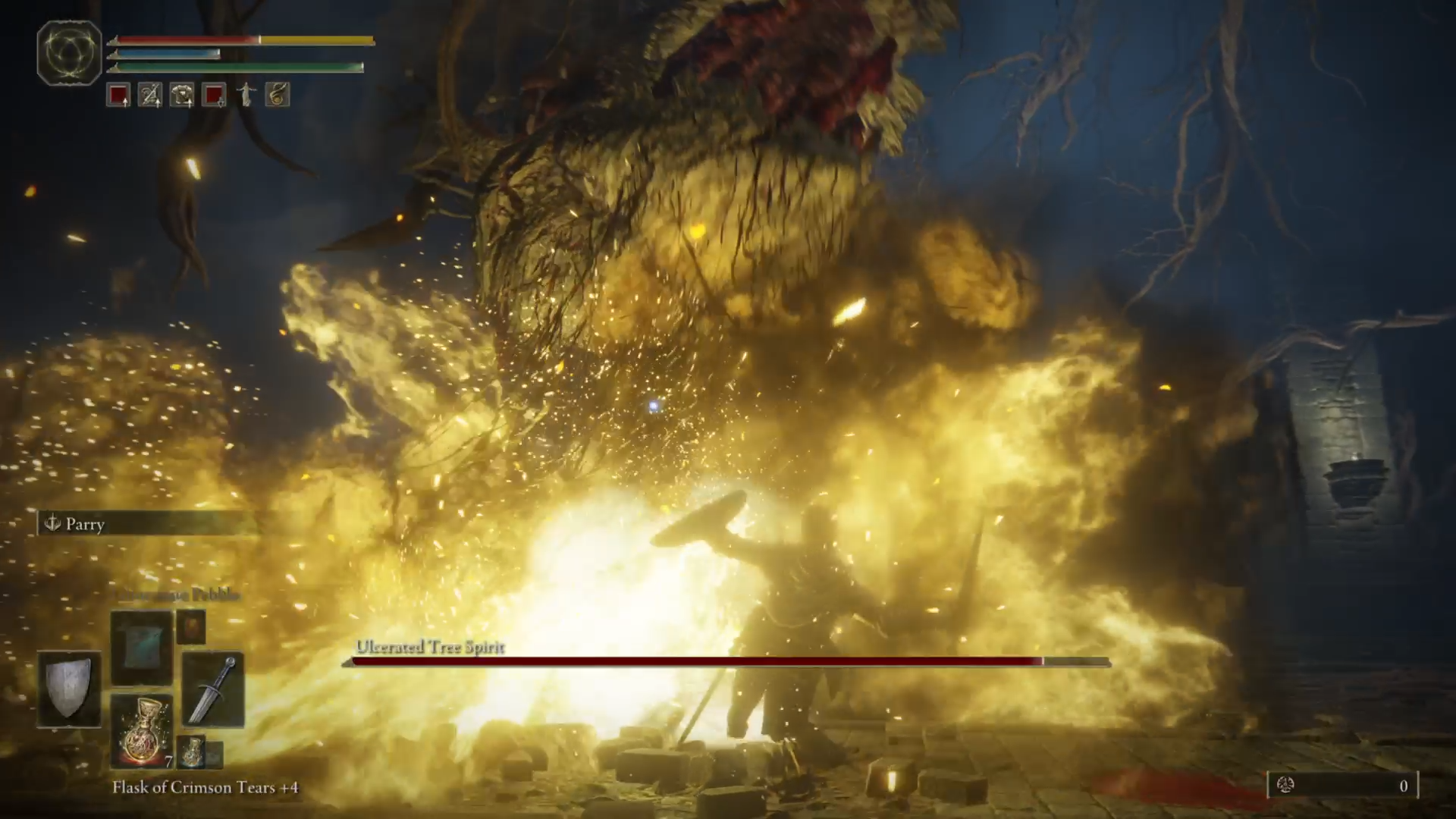This screenshot has height=819, width=1456.
Task: Click the crossed-weapon buff status icon
Action: [x=149, y=94]
